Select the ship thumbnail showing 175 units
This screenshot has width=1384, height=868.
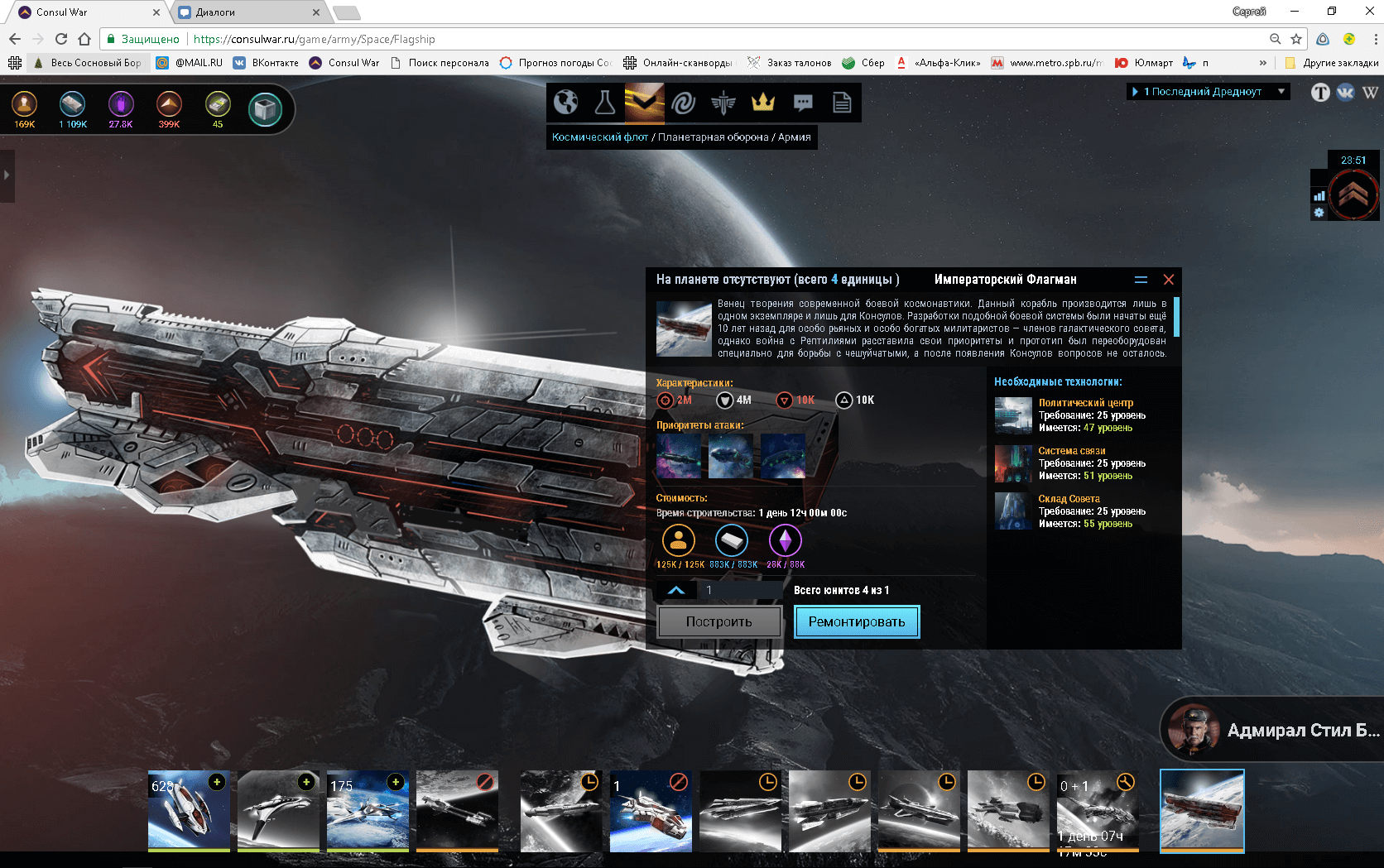pos(368,810)
